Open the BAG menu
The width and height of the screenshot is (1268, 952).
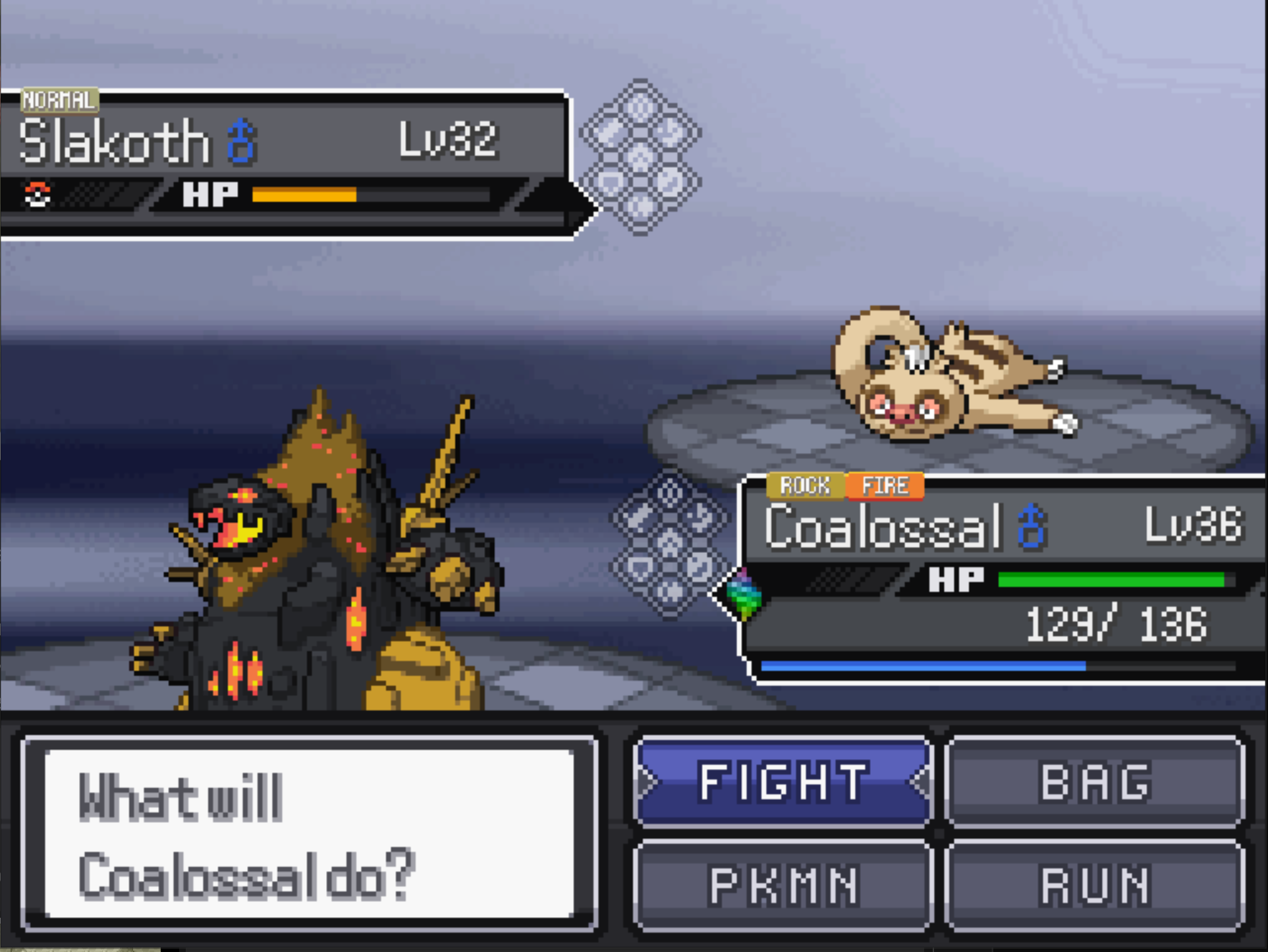1095,781
